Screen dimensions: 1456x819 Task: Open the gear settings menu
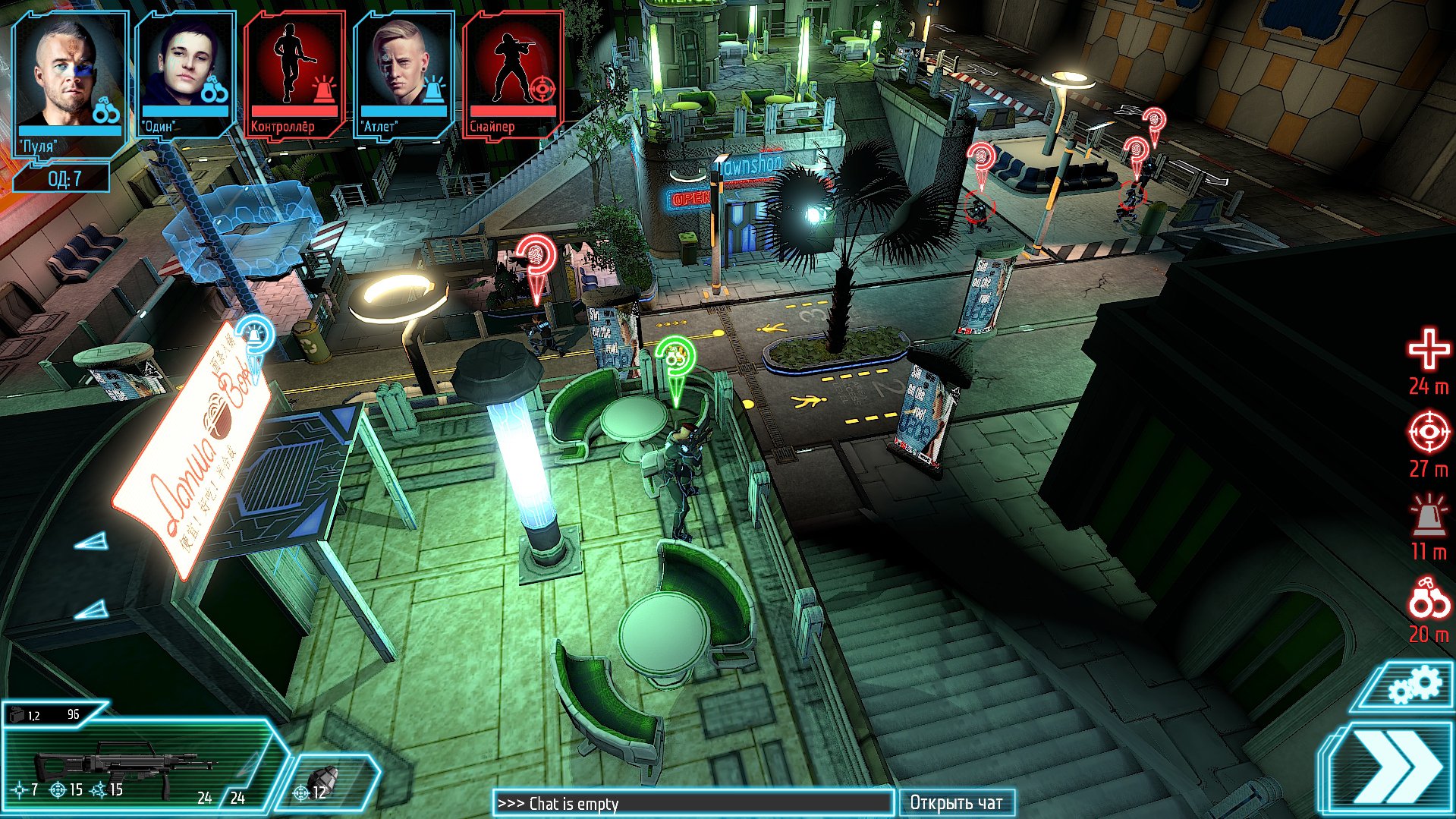click(1413, 688)
